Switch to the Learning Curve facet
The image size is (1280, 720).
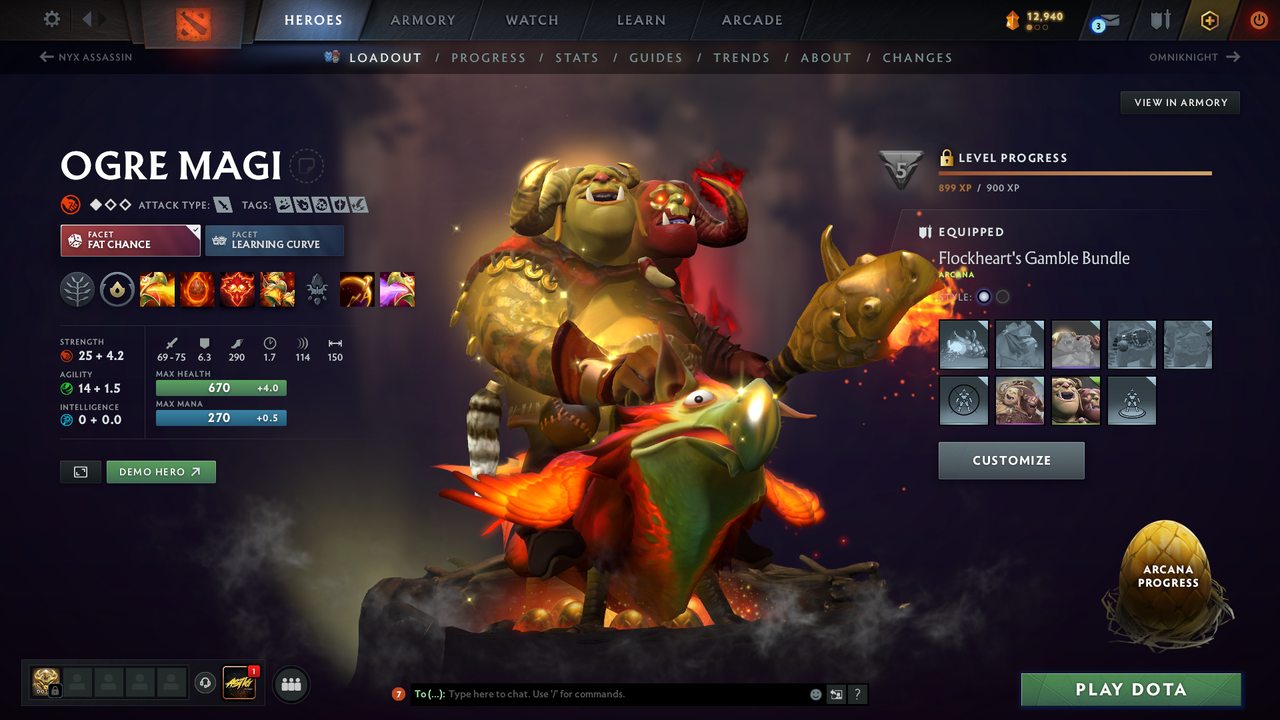(x=274, y=241)
